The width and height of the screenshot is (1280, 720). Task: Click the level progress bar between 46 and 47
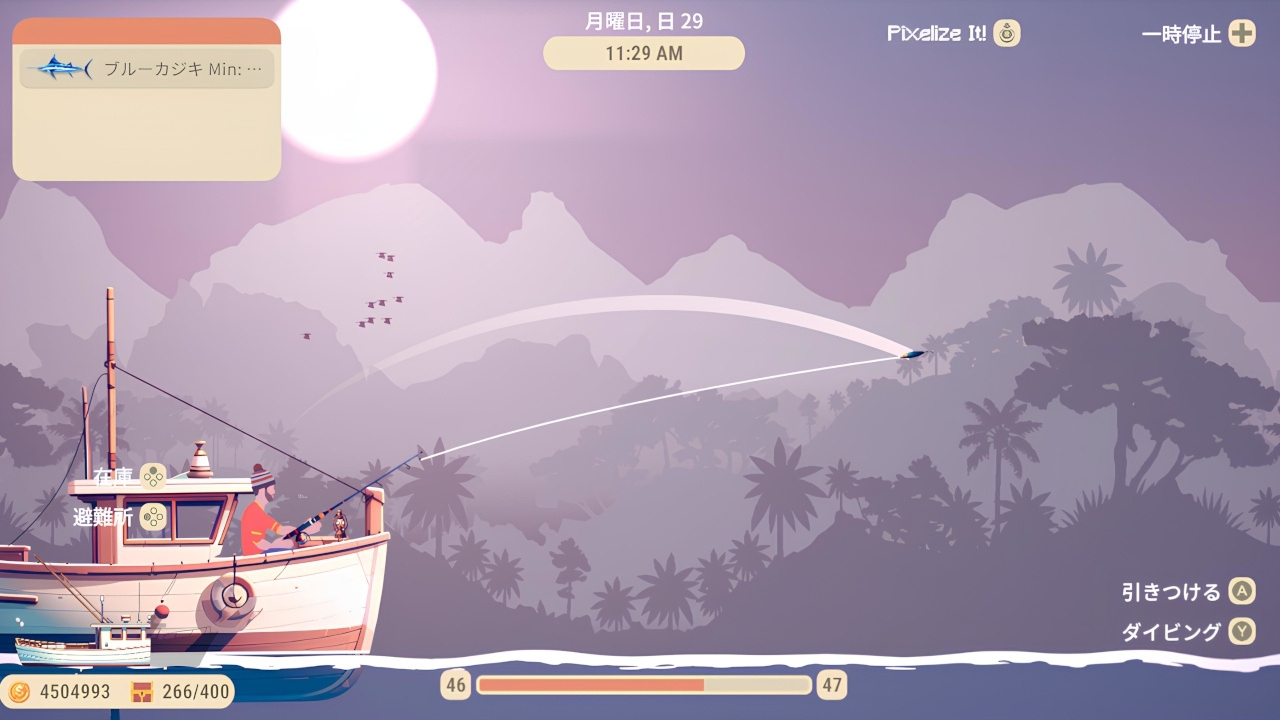pos(644,684)
